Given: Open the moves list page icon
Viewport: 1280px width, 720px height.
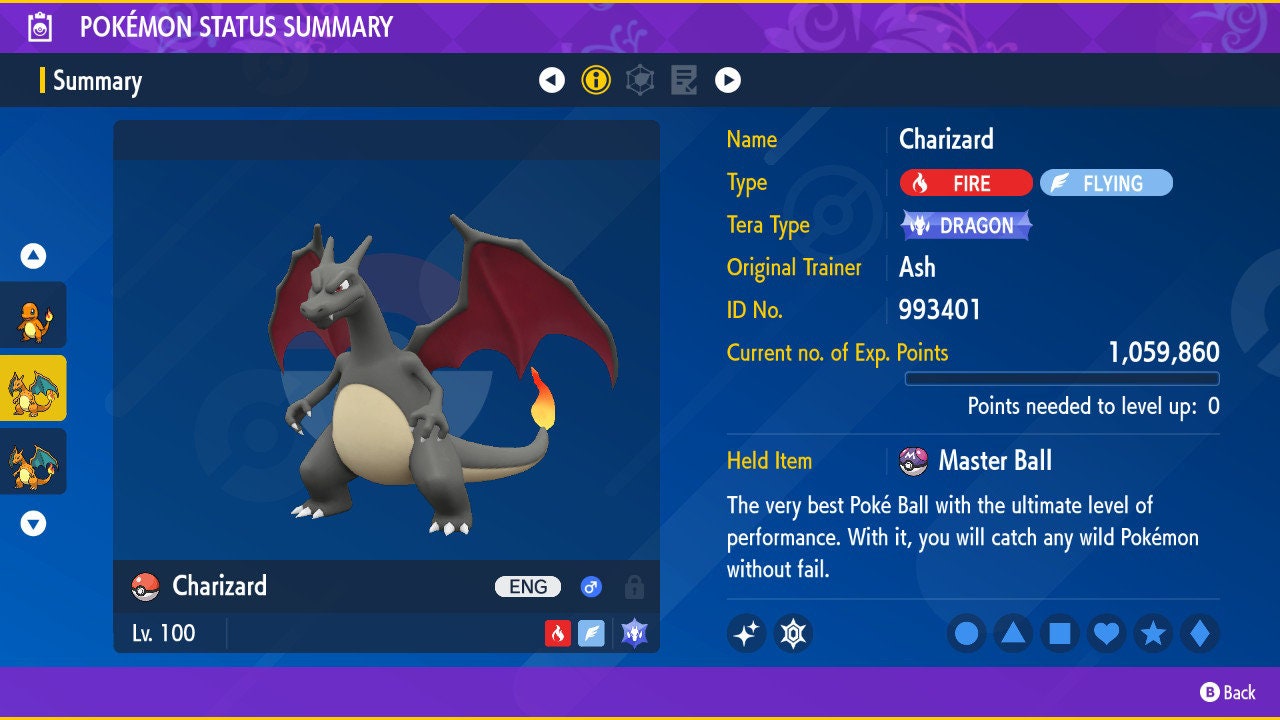Looking at the screenshot, I should tap(684, 80).
